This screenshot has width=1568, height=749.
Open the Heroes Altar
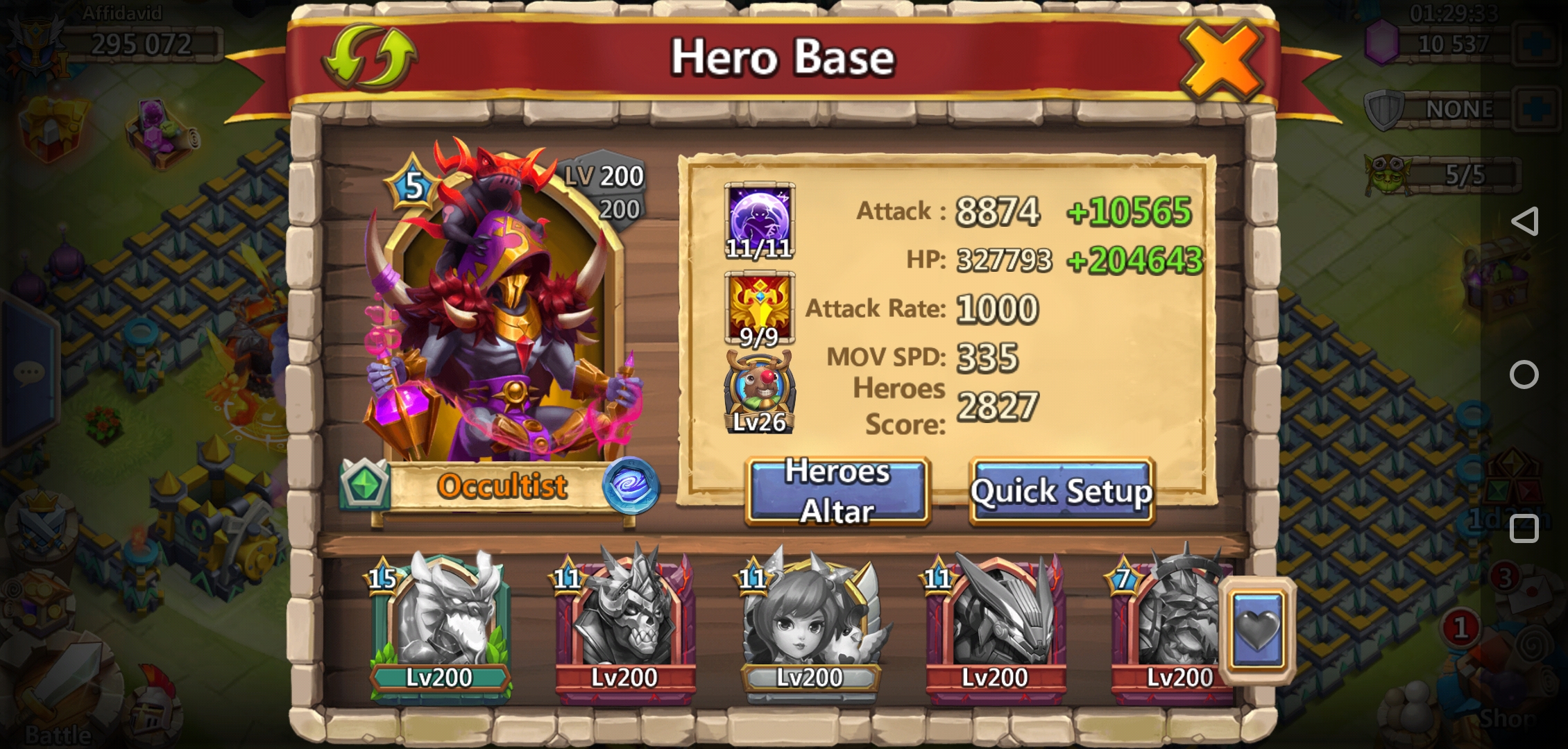pos(837,491)
